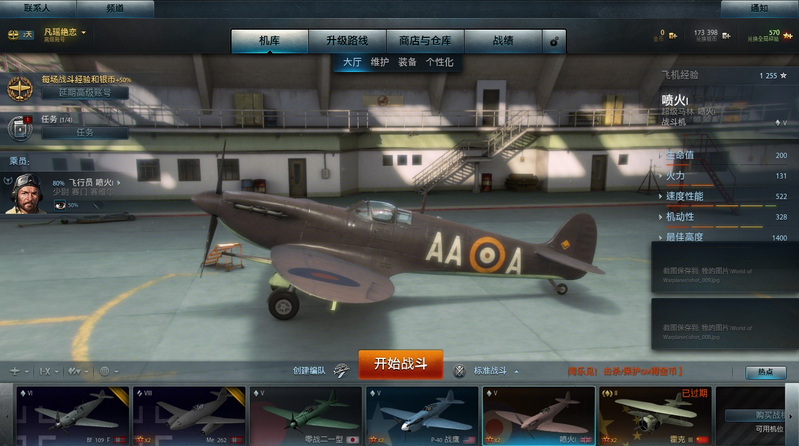The image size is (799, 446).
Task: Open the 联系人 contacts tab
Action: [37, 7]
